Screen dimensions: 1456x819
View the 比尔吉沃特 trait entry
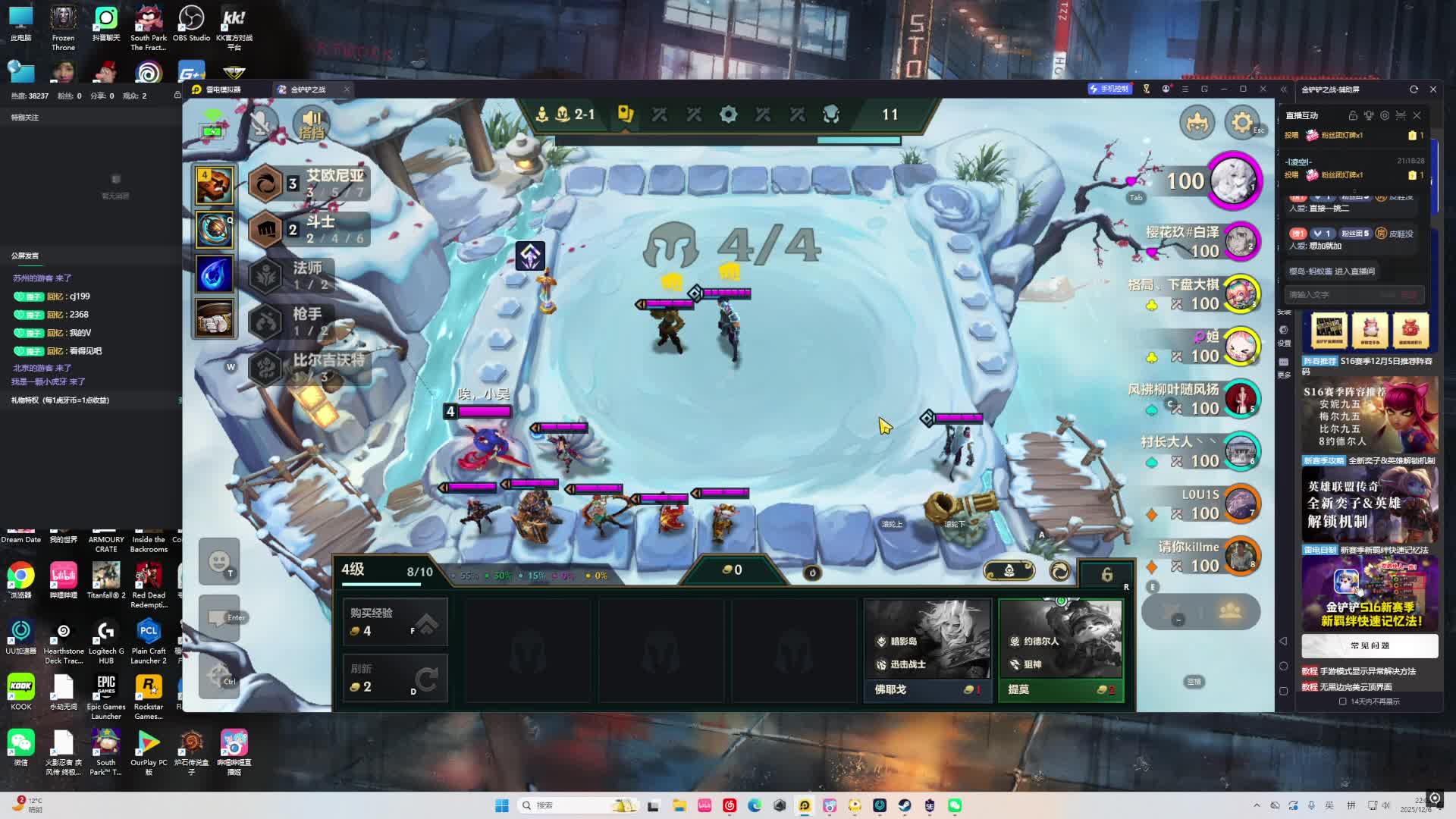[x=309, y=368]
